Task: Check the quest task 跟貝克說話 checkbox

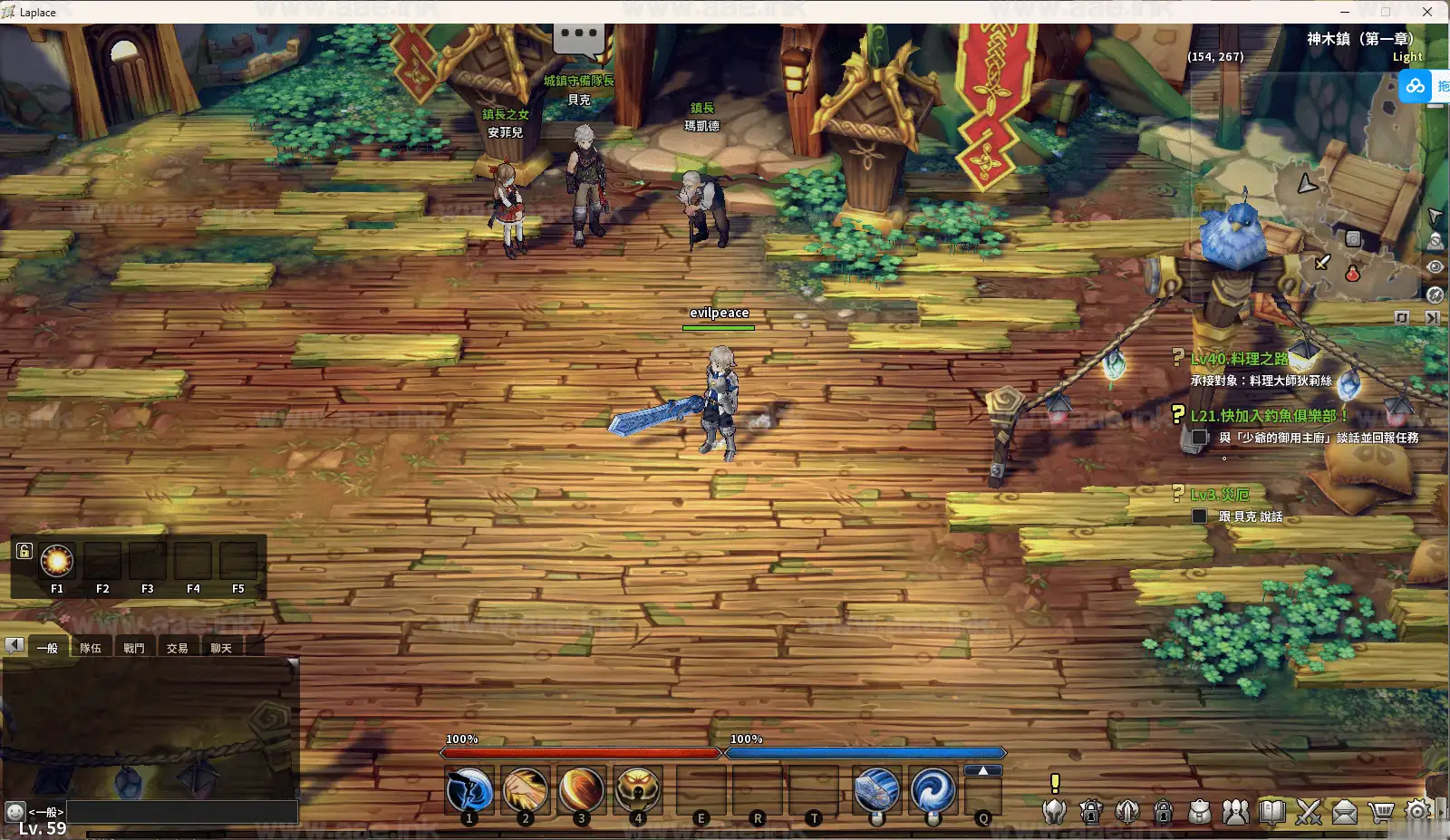Action: (1198, 516)
